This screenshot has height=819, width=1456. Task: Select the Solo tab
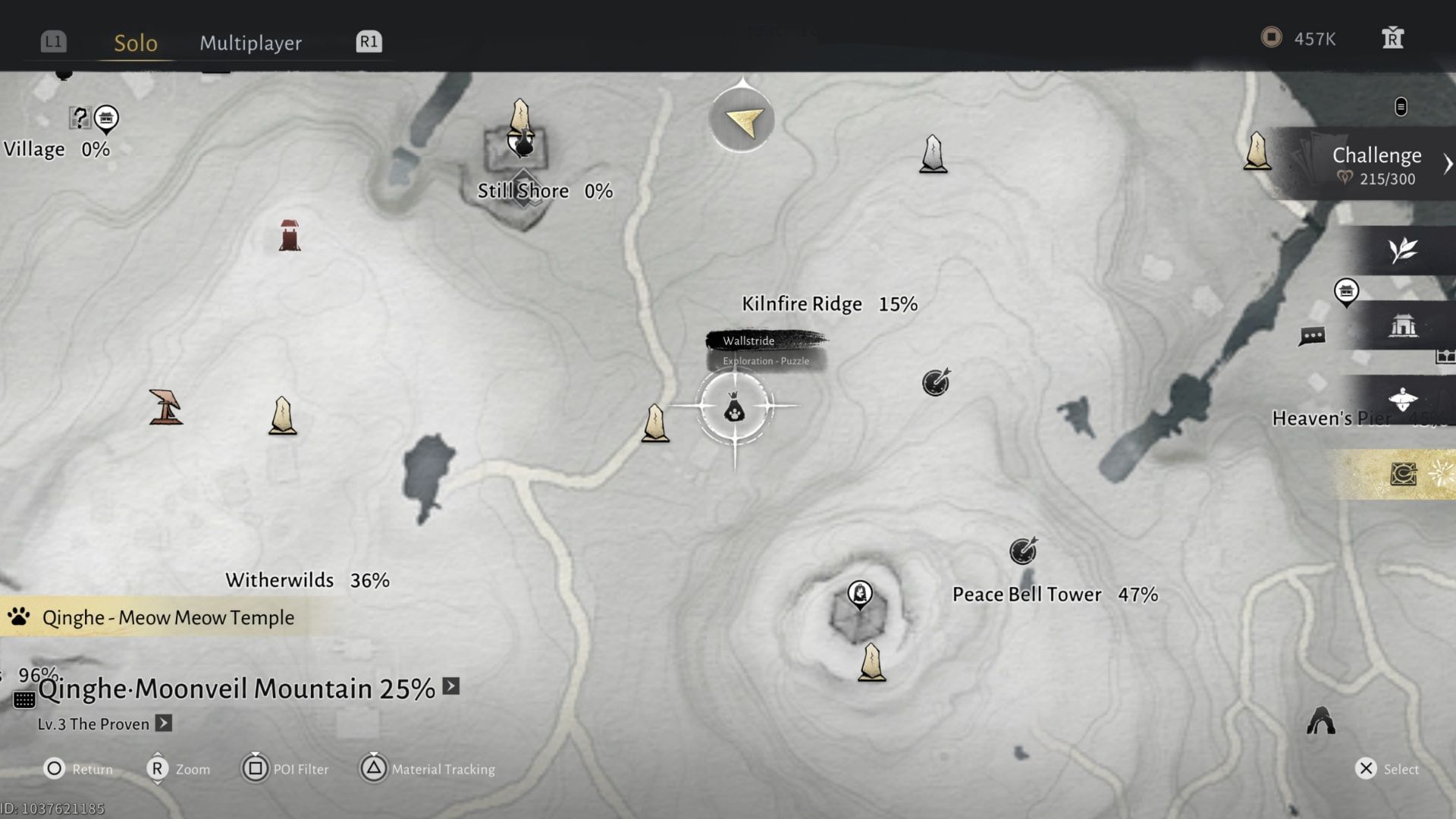point(136,43)
